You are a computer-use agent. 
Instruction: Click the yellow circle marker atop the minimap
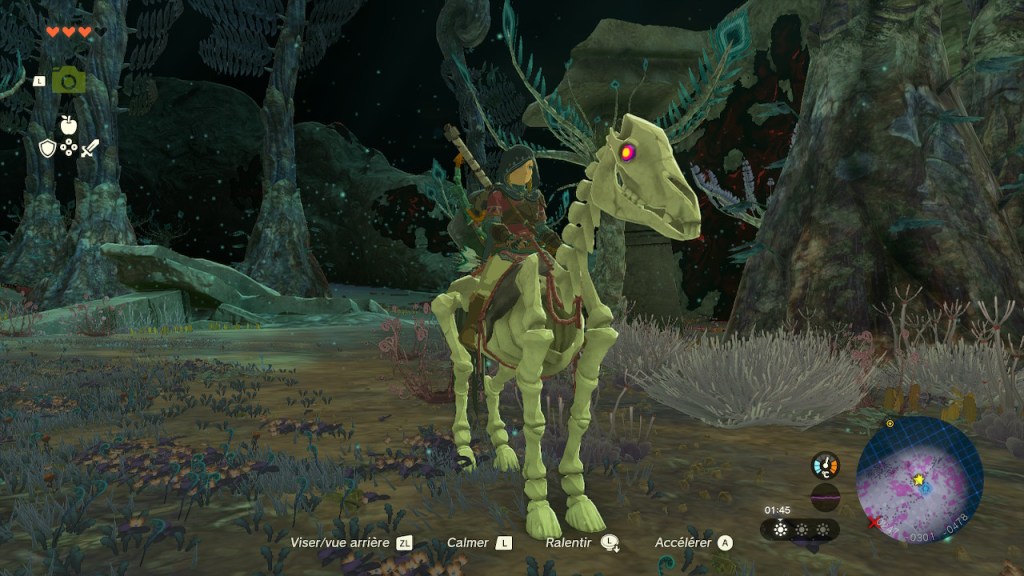pyautogui.click(x=890, y=423)
